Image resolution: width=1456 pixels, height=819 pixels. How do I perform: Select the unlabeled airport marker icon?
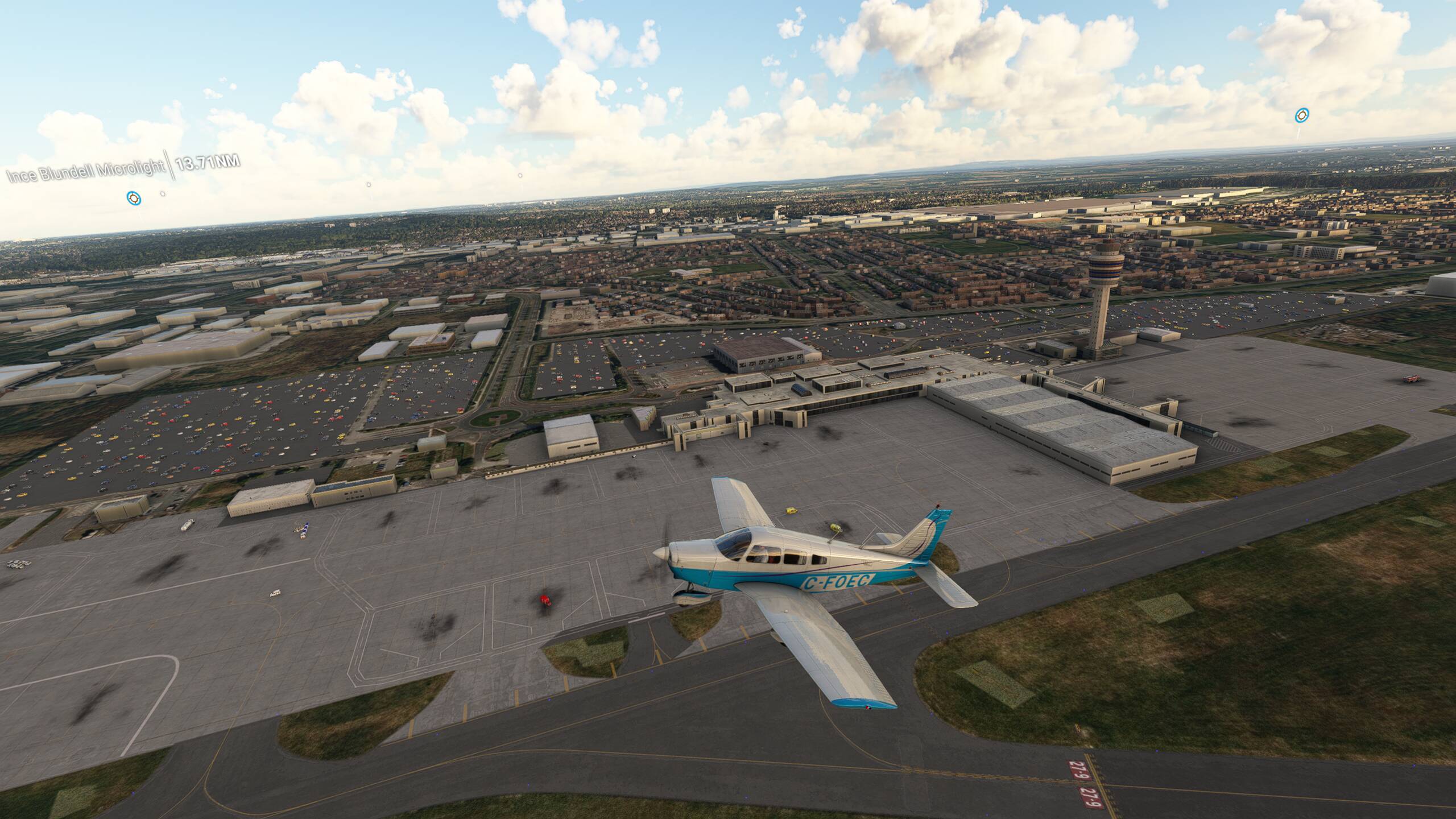coord(1300,116)
